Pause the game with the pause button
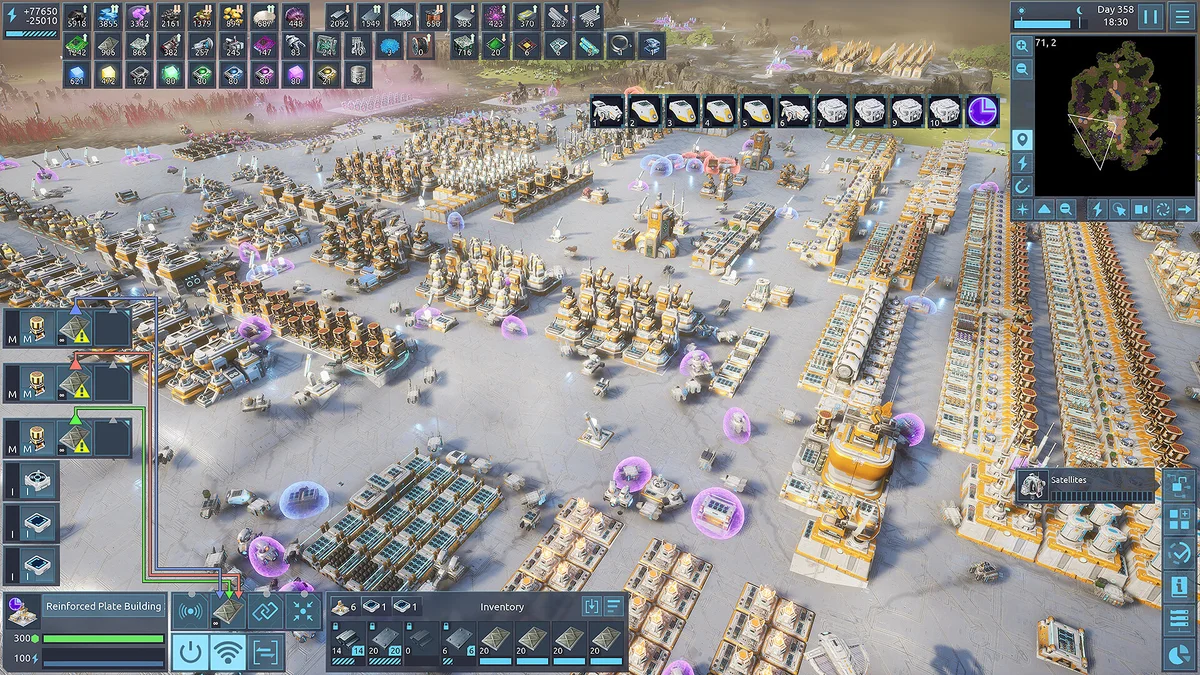This screenshot has width=1200, height=675. 1150,17
